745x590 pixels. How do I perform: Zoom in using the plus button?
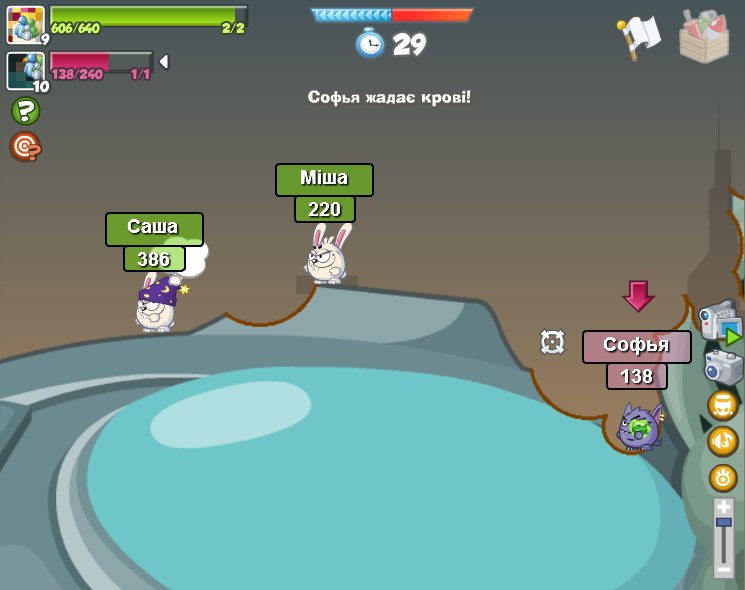coord(724,508)
